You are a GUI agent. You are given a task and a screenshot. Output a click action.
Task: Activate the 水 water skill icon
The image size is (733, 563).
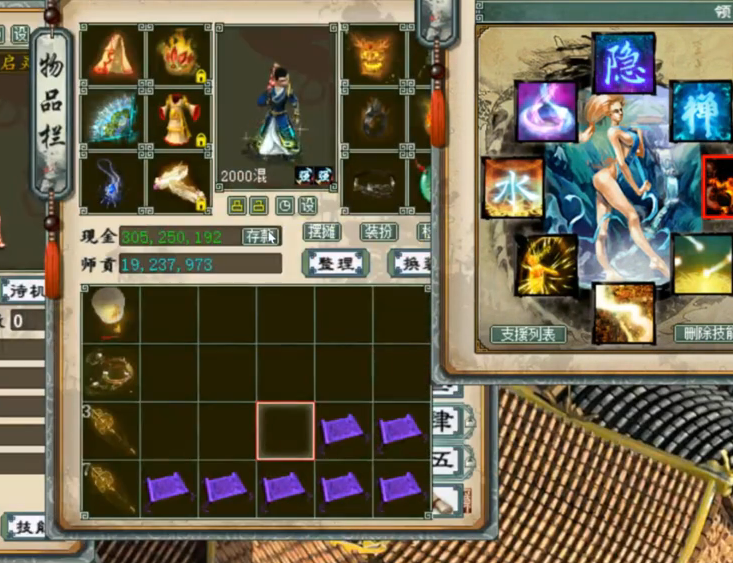click(x=513, y=187)
